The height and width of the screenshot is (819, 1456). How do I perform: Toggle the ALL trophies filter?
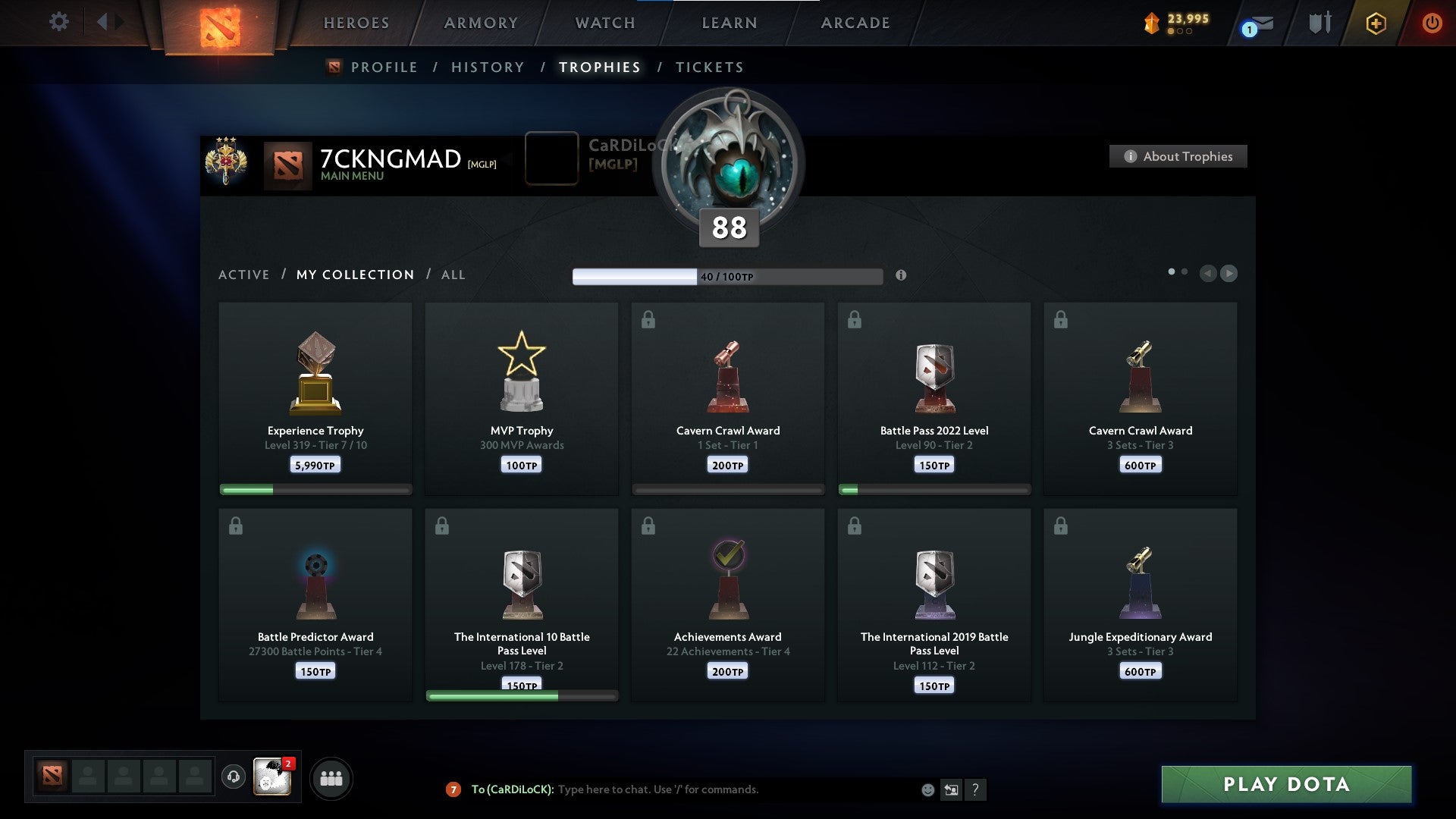(x=453, y=275)
